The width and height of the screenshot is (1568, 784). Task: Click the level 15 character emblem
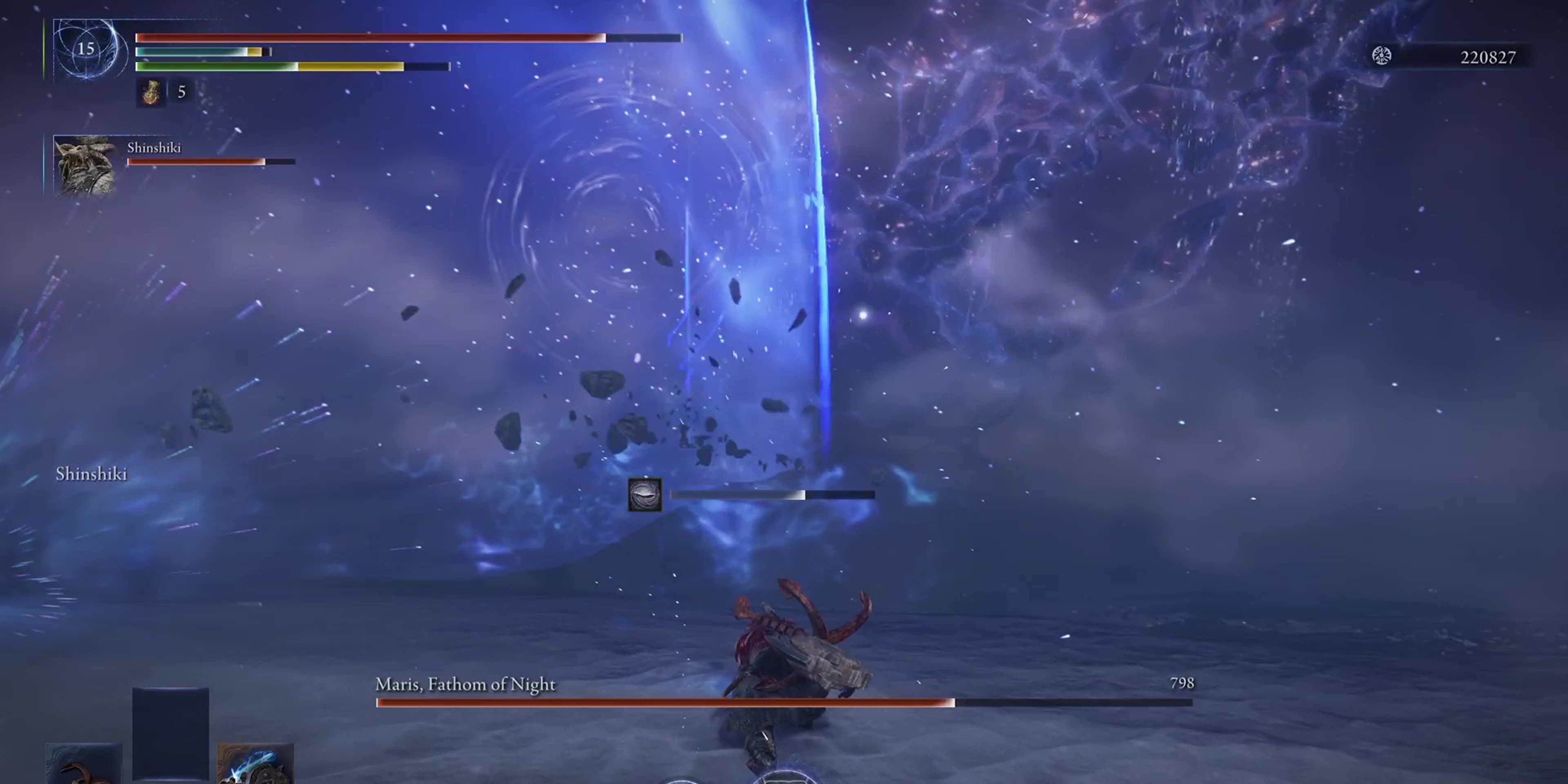tap(87, 49)
